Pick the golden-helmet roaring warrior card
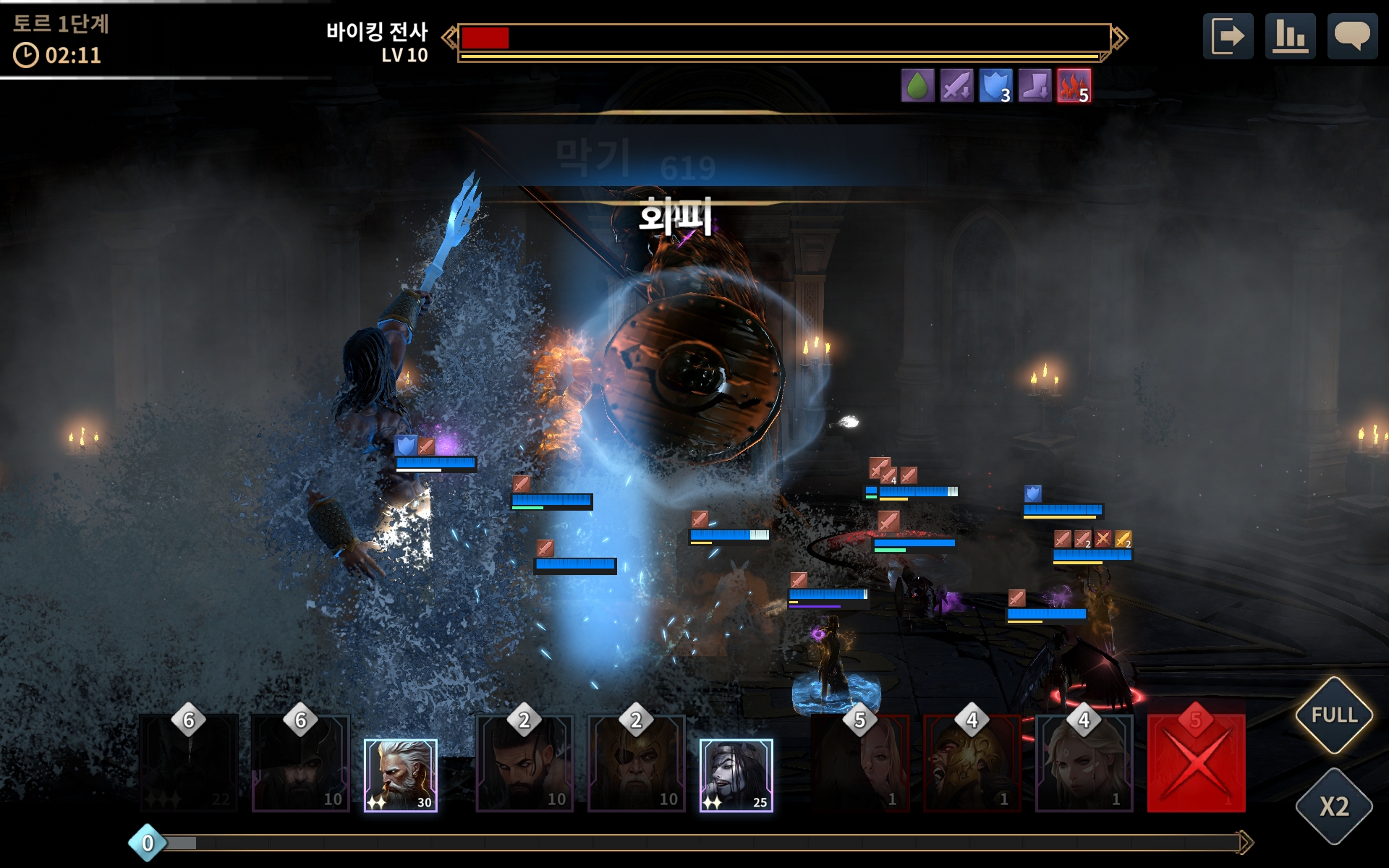Viewport: 1389px width, 868px height. pos(972,763)
